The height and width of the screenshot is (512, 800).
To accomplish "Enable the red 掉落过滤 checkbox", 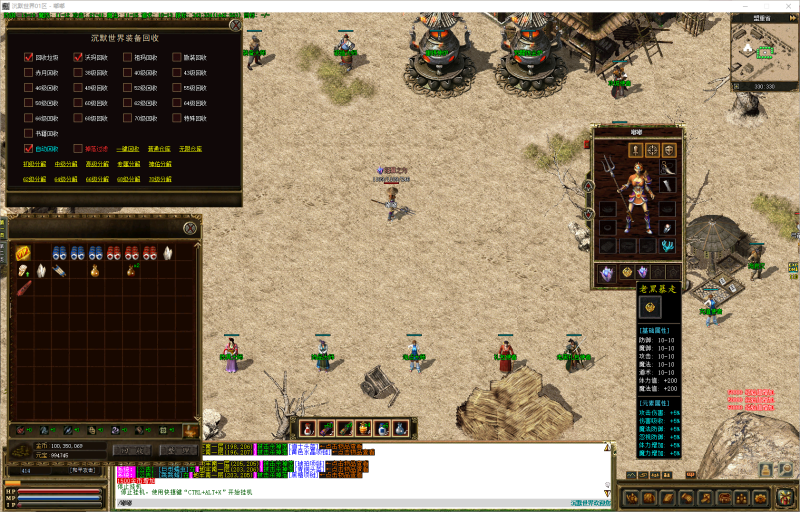I will point(78,148).
